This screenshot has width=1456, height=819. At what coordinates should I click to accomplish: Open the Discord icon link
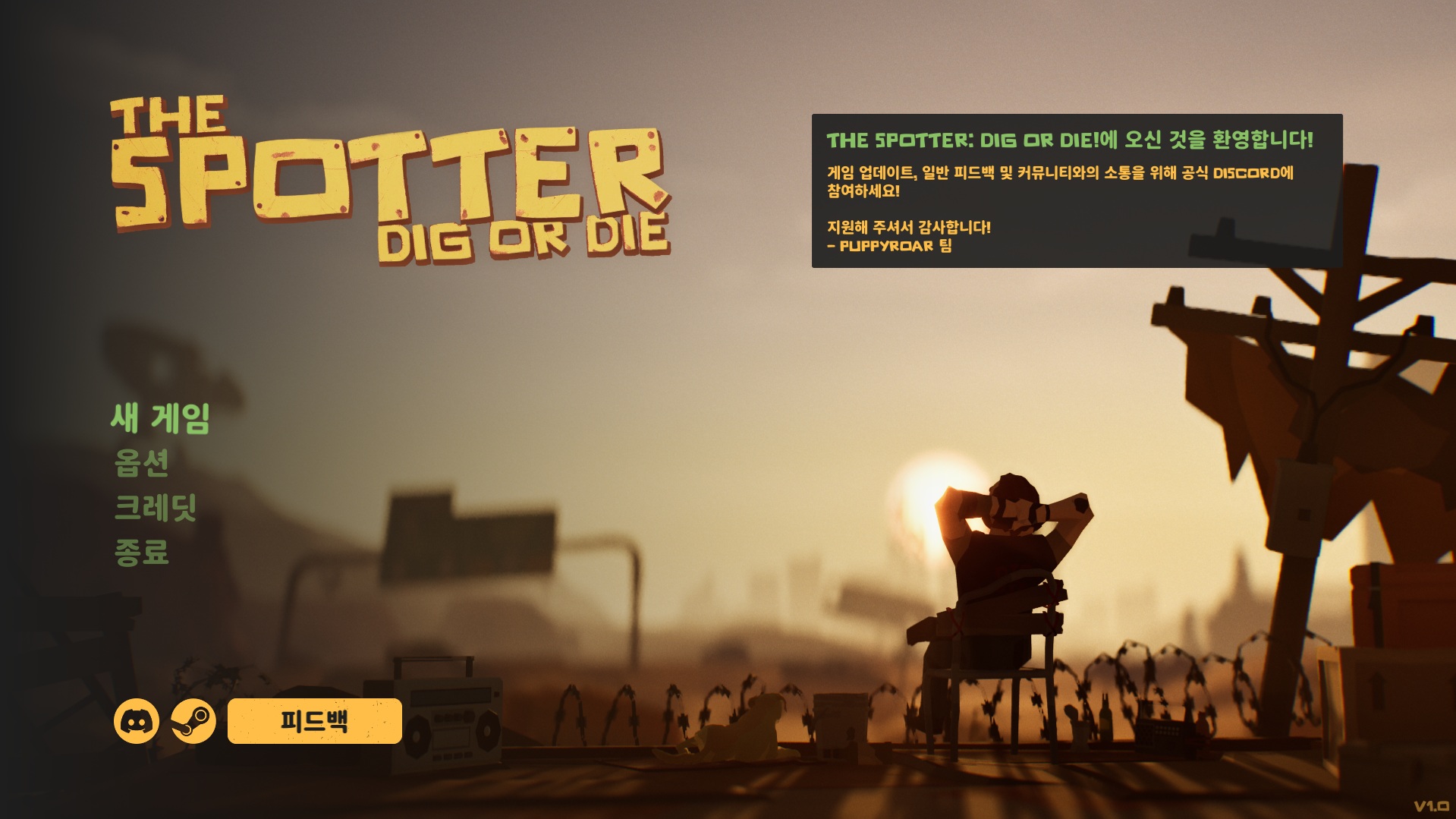[x=137, y=721]
